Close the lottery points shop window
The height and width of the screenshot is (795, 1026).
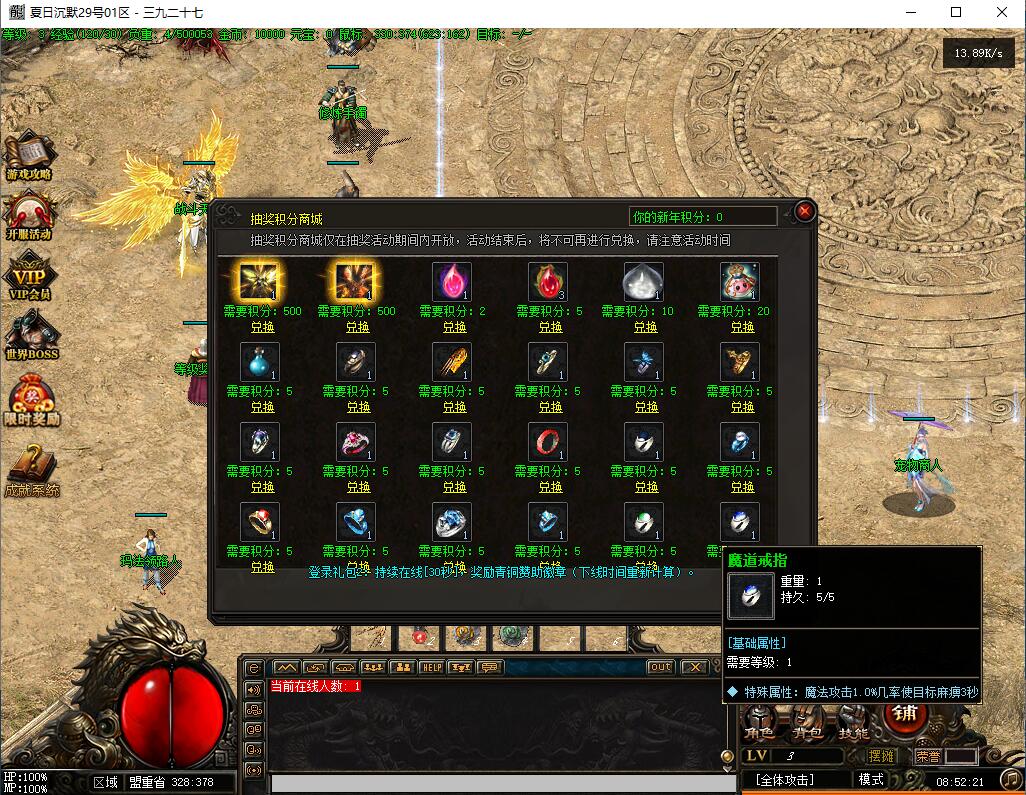click(x=805, y=211)
